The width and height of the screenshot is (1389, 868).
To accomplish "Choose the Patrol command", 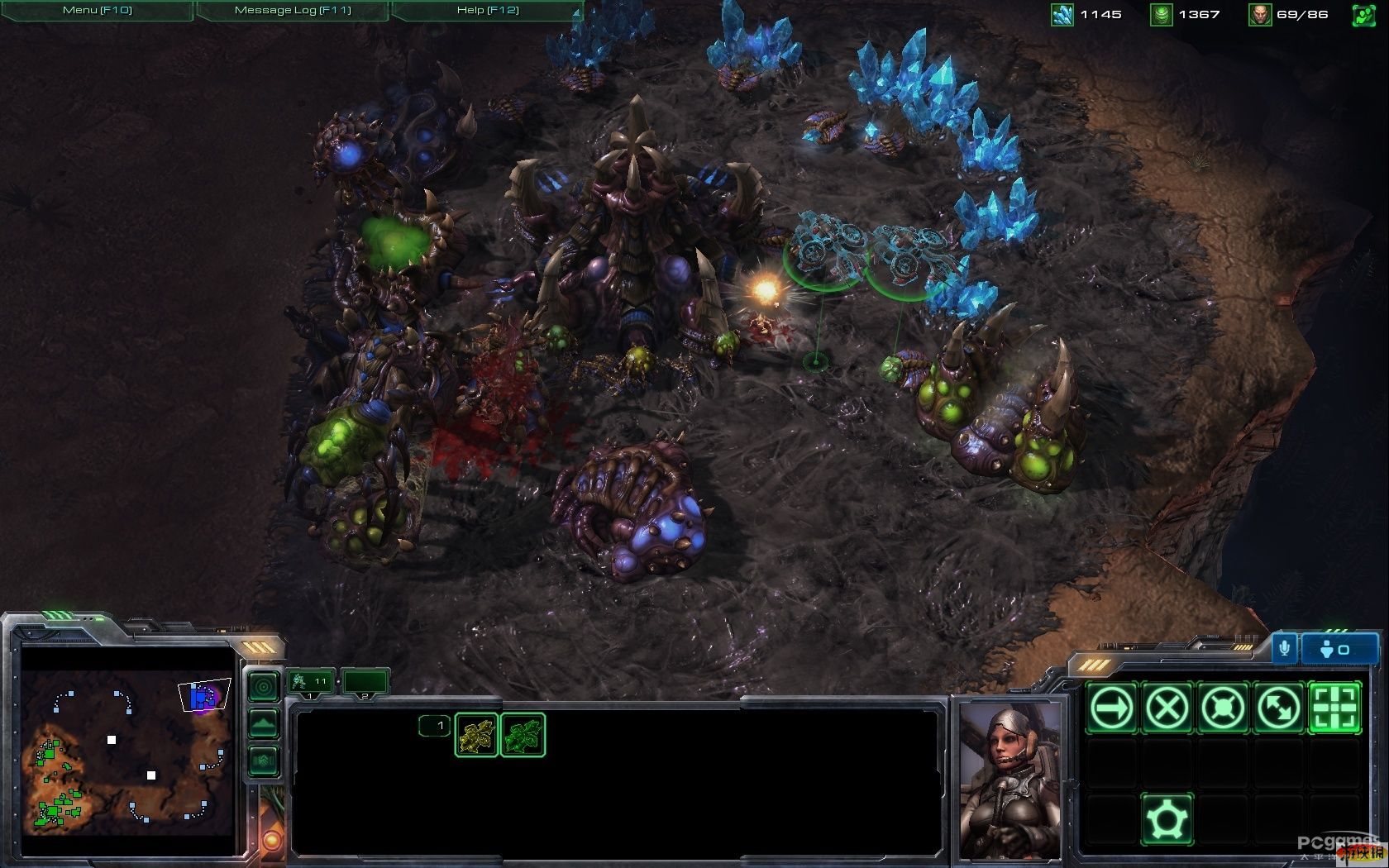I will coord(1278,708).
